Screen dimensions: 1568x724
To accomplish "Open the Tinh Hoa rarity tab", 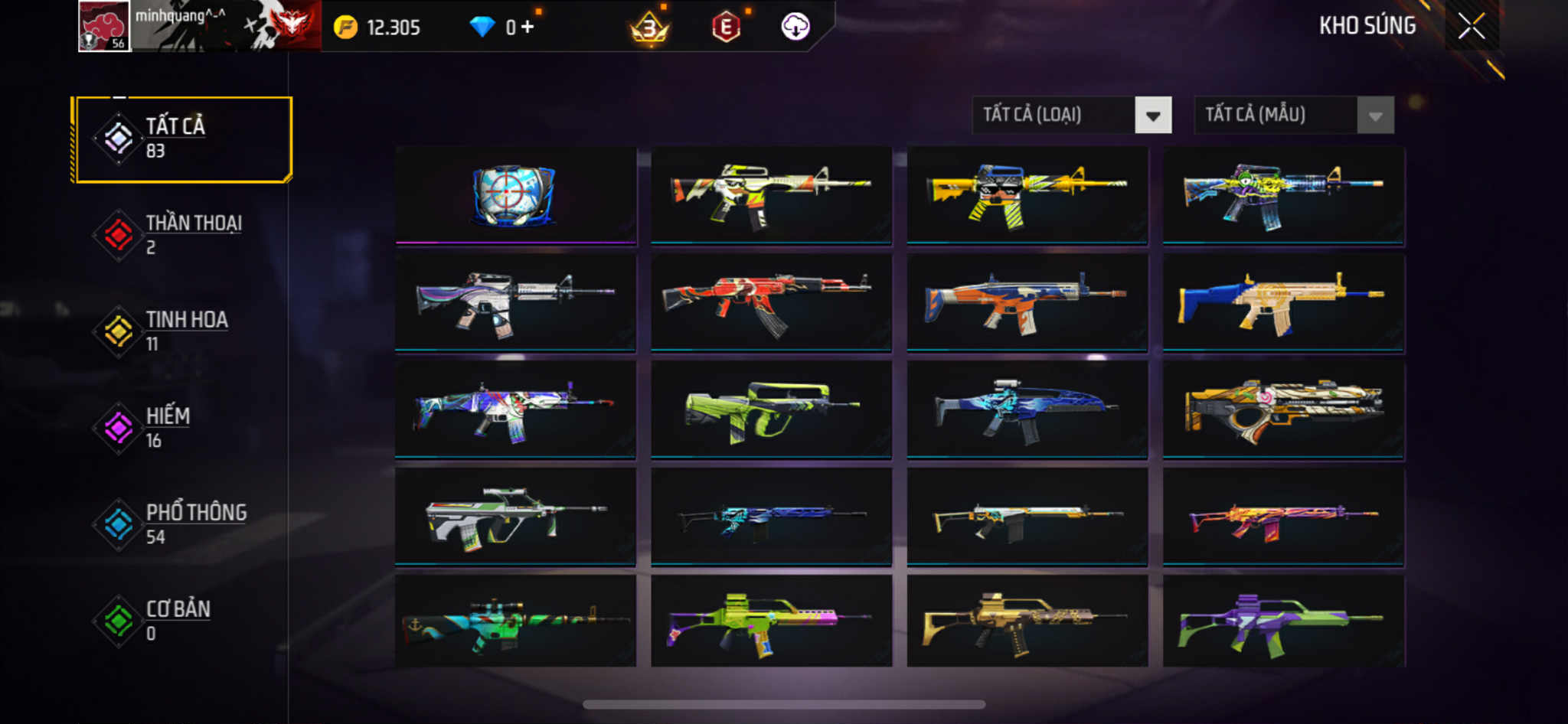I will [182, 331].
